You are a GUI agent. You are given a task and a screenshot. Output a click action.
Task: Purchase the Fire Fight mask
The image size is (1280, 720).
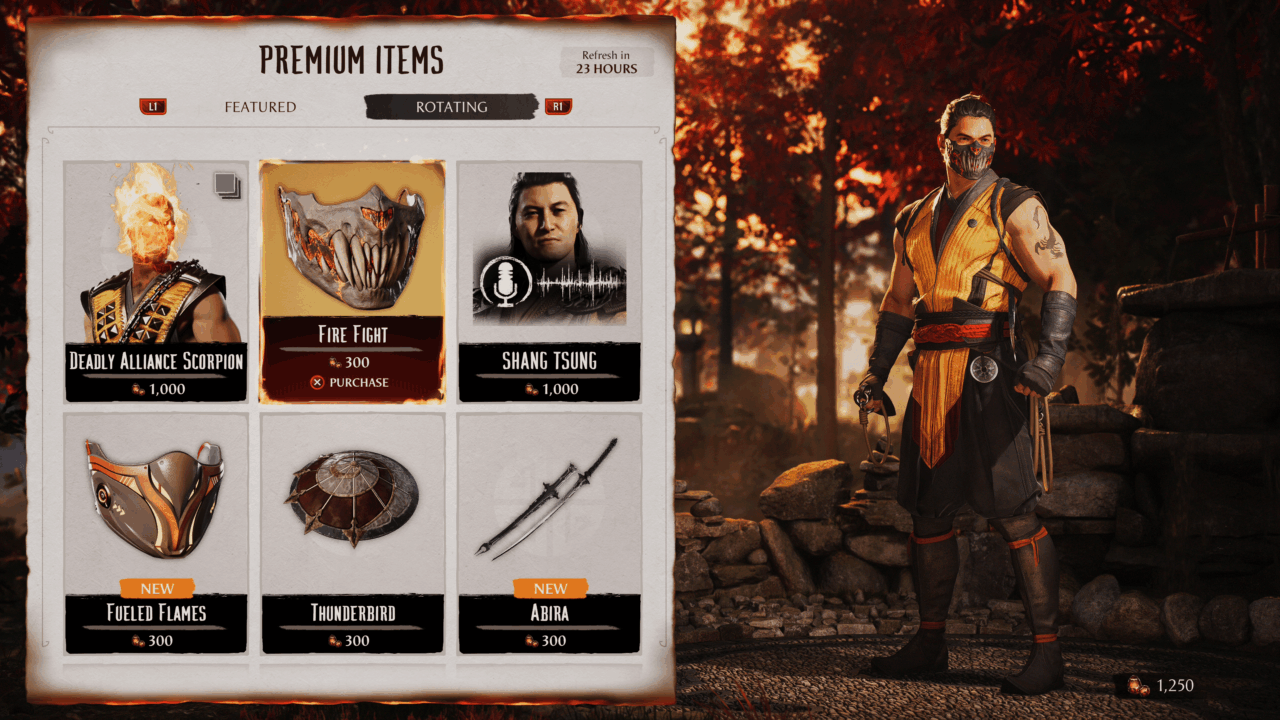pos(352,382)
